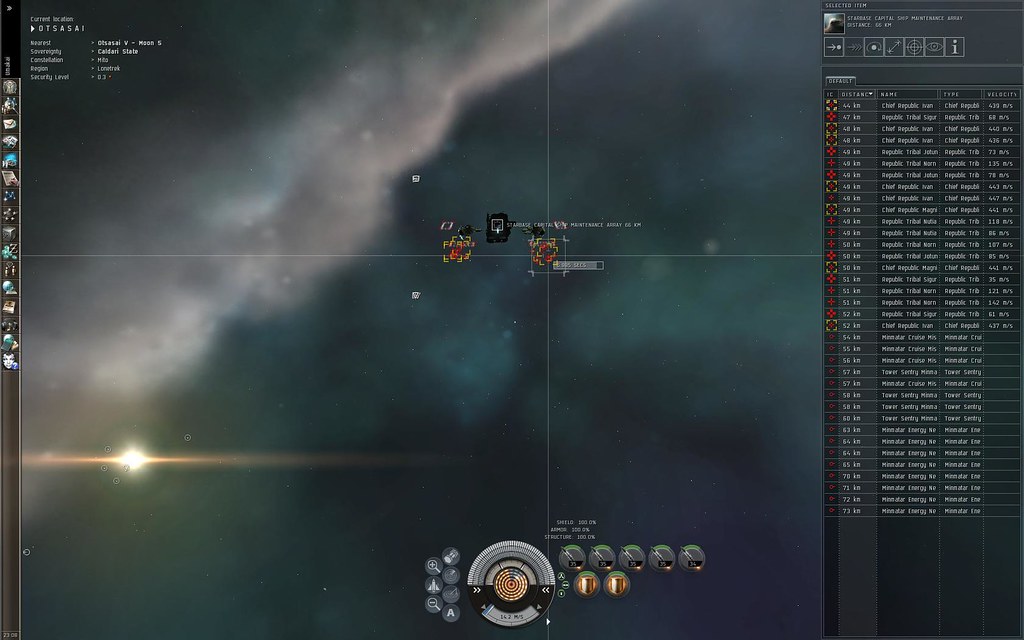Sort overview by the Velocity column header
This screenshot has width=1024, height=640.
[x=1001, y=94]
